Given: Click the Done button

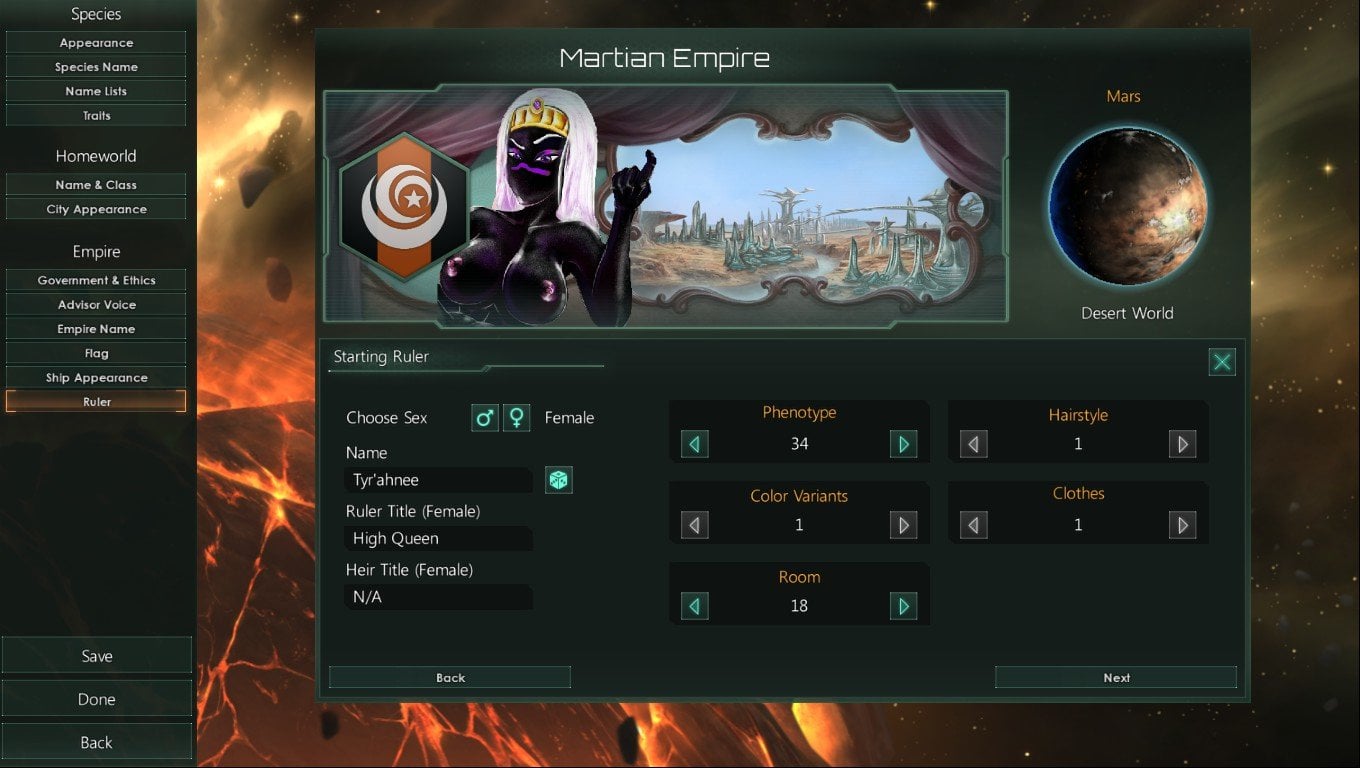Looking at the screenshot, I should pyautogui.click(x=96, y=699).
